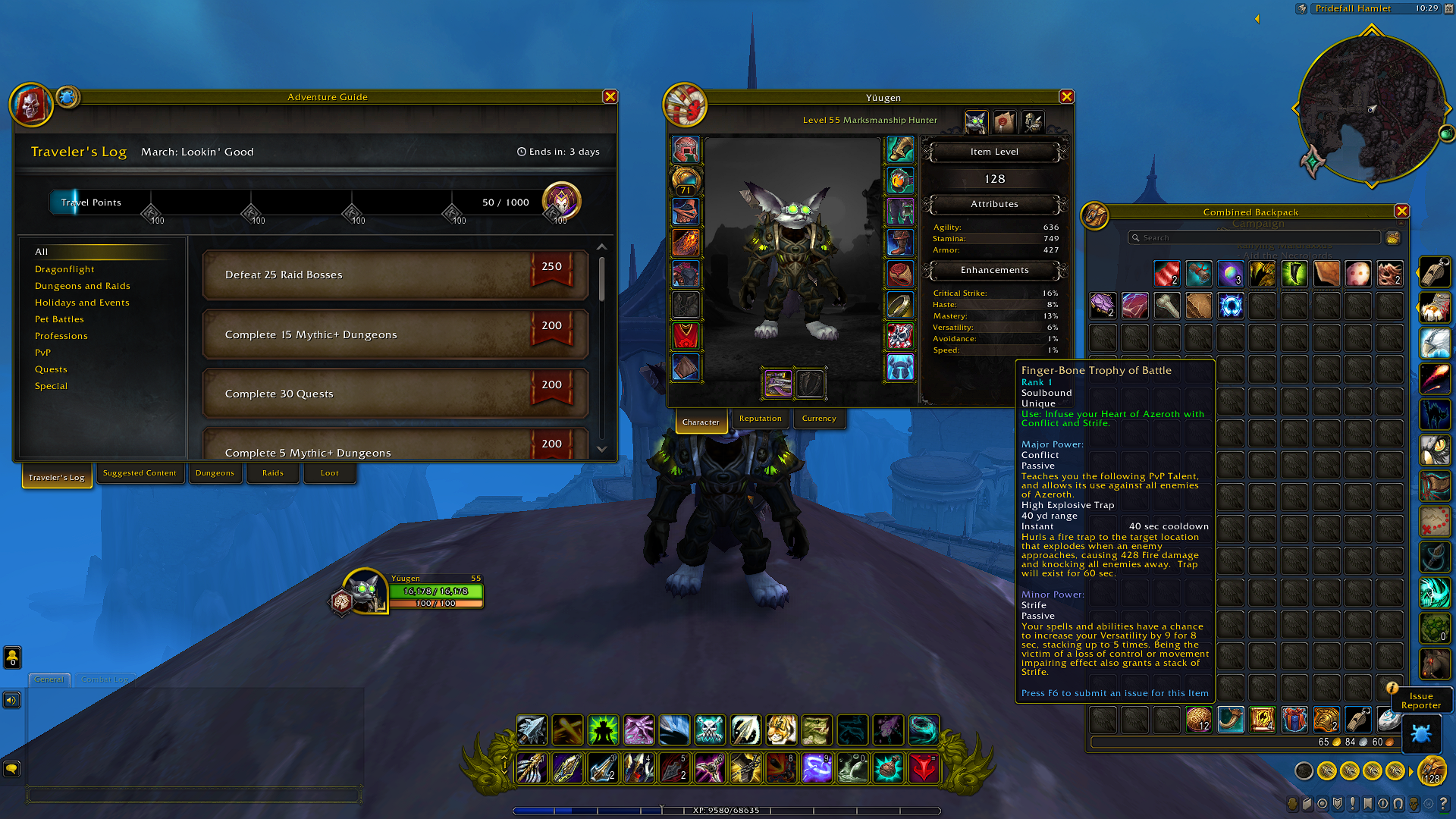
Task: Collapse the Attributes section
Action: 993,204
